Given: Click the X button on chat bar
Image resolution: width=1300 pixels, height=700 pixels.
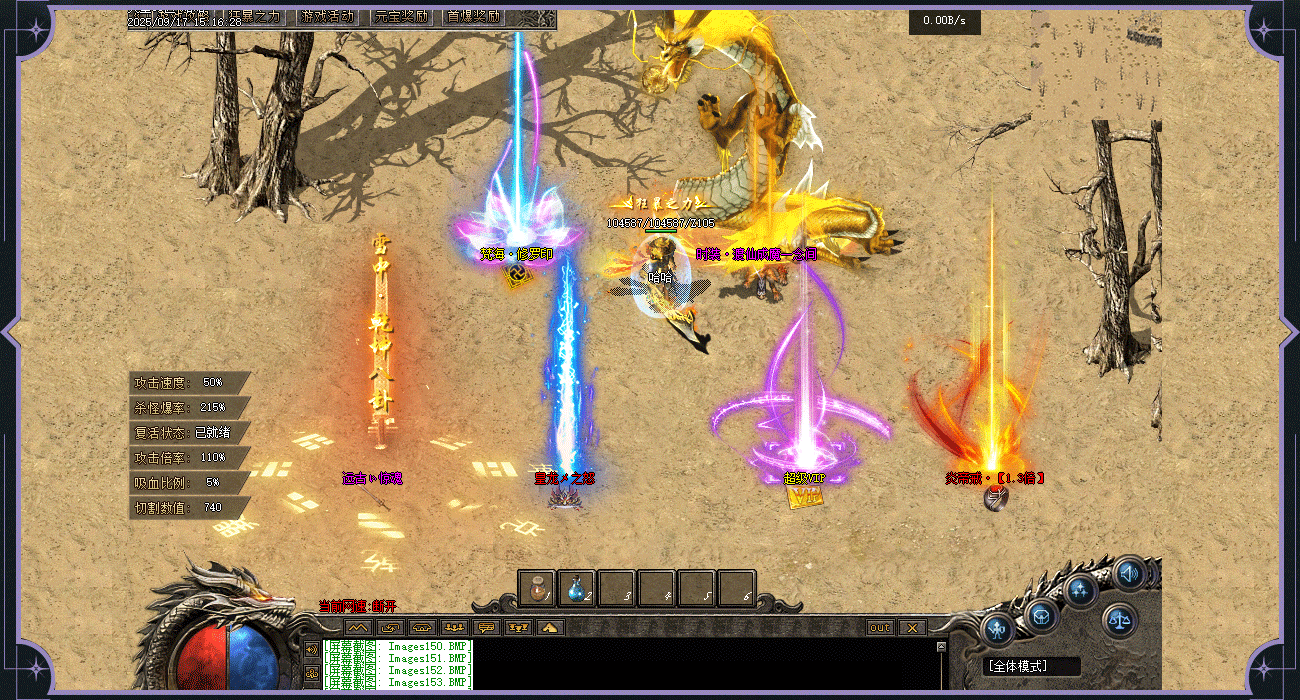Looking at the screenshot, I should [x=912, y=628].
